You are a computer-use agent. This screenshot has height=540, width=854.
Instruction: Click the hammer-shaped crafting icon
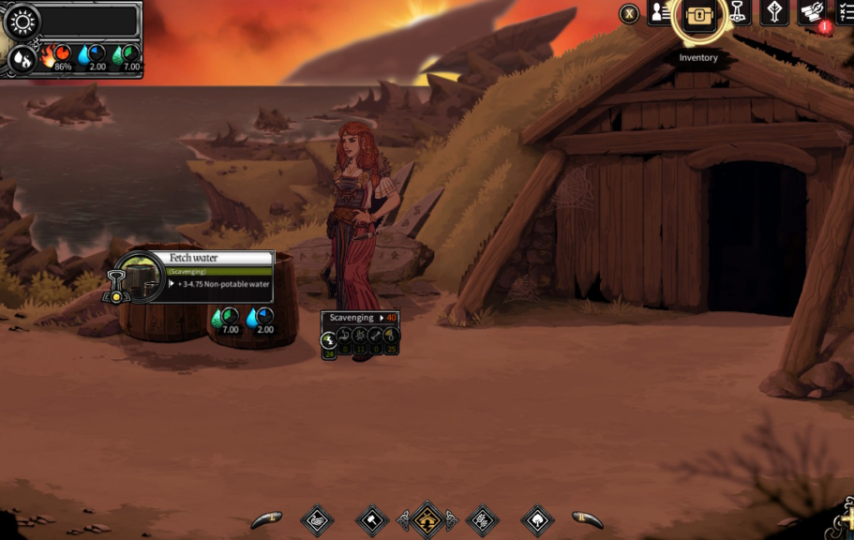tap(738, 12)
